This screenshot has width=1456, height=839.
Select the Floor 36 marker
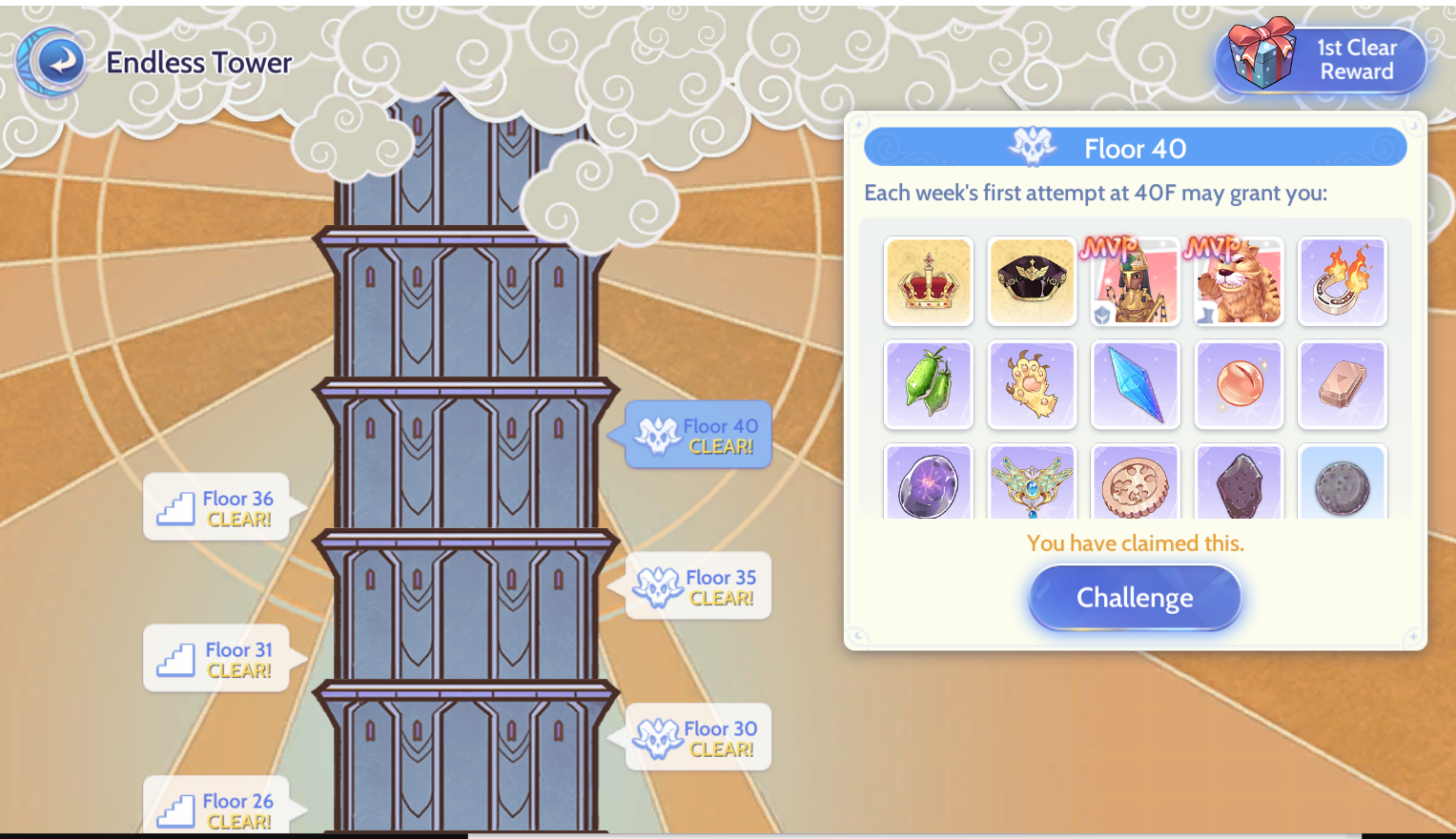[218, 508]
